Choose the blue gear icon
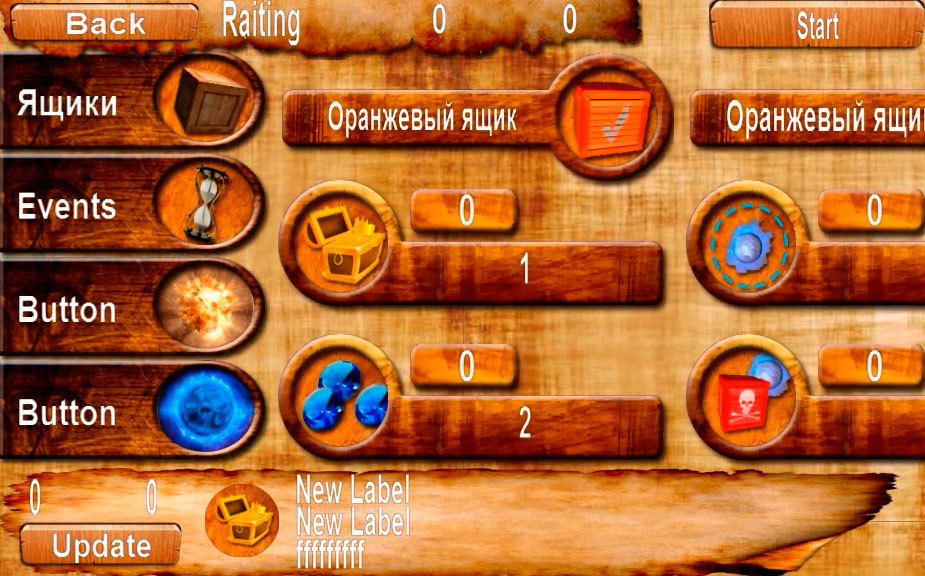The height and width of the screenshot is (576, 925). click(x=748, y=243)
